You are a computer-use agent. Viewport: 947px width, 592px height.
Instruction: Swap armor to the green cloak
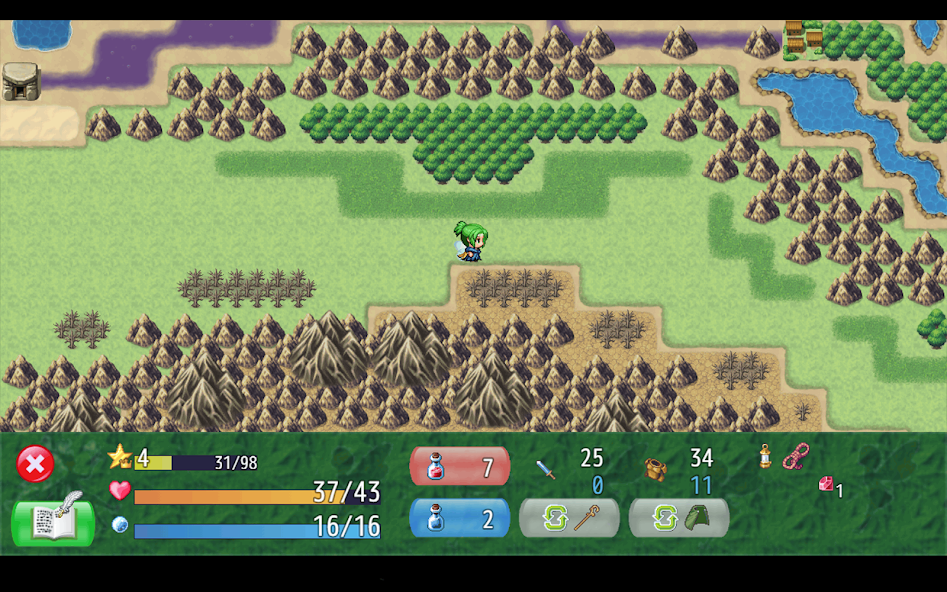[x=679, y=518]
